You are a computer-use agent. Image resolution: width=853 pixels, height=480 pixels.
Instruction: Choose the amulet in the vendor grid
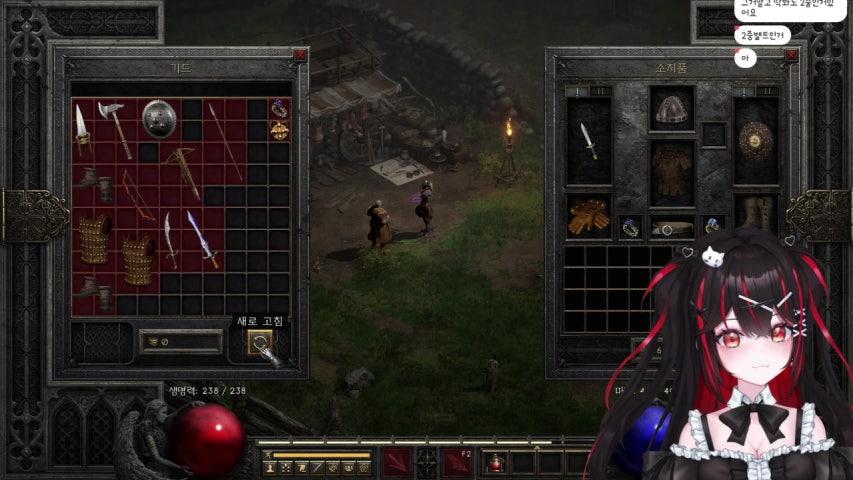[279, 130]
